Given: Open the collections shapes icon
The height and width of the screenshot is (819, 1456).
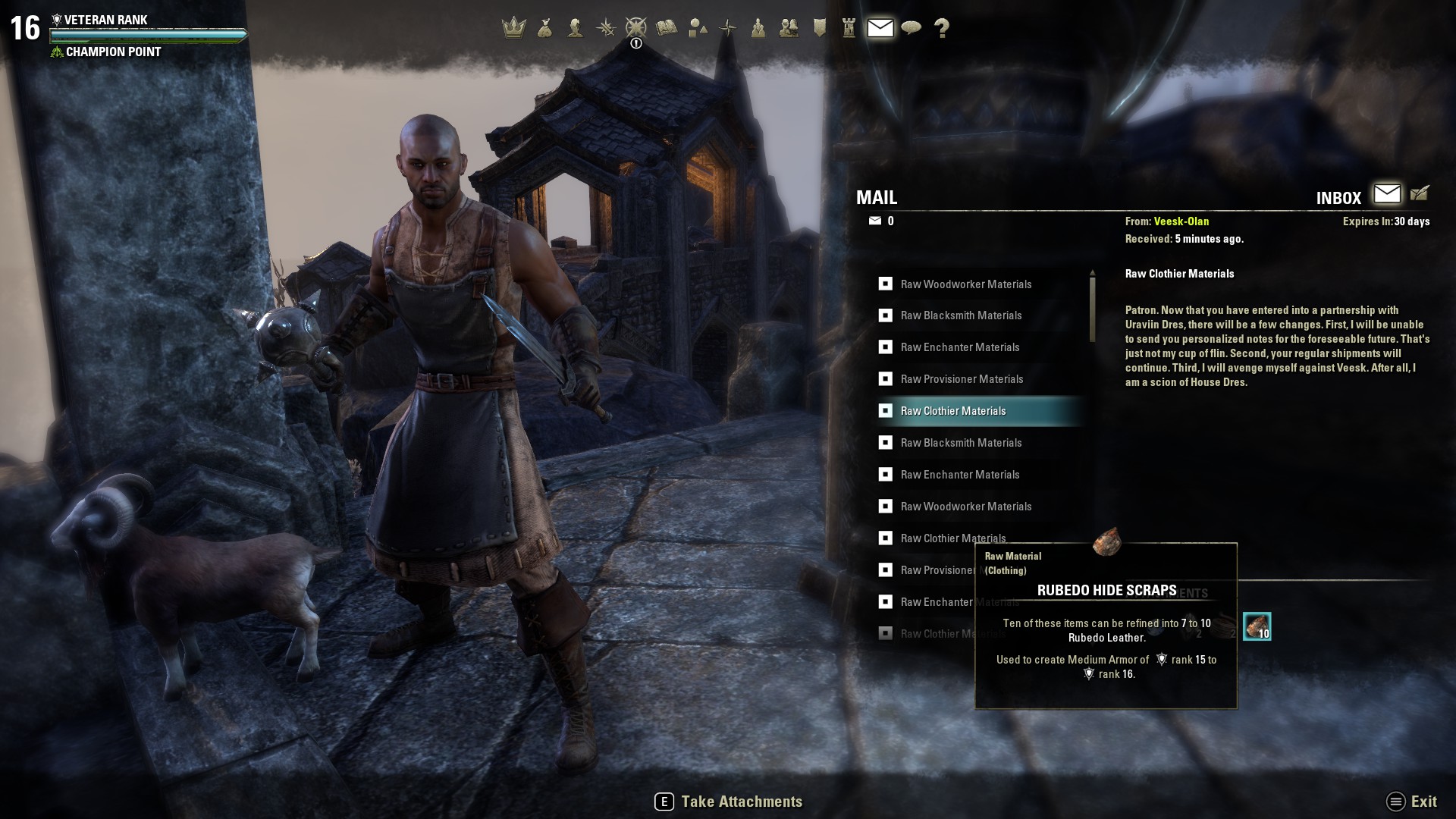Looking at the screenshot, I should pyautogui.click(x=698, y=28).
